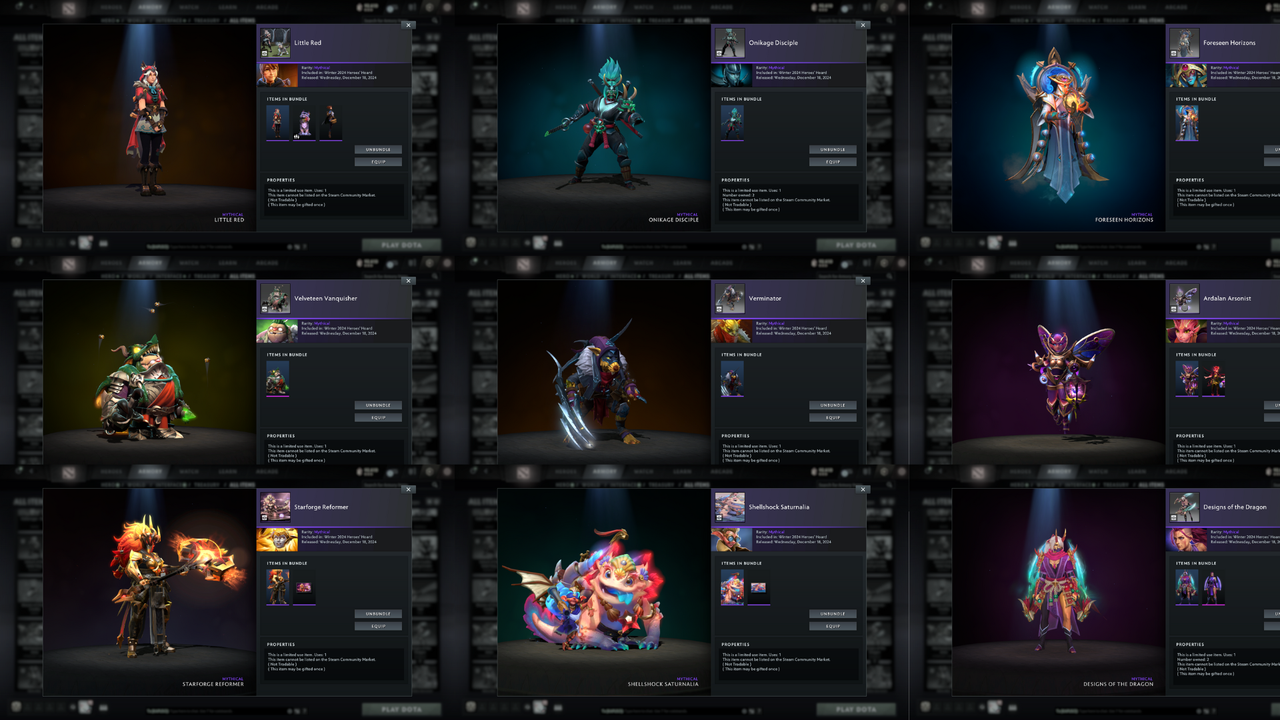Select the Ardalan Arsonist bundle icon
This screenshot has width=1280, height=720.
point(1184,297)
